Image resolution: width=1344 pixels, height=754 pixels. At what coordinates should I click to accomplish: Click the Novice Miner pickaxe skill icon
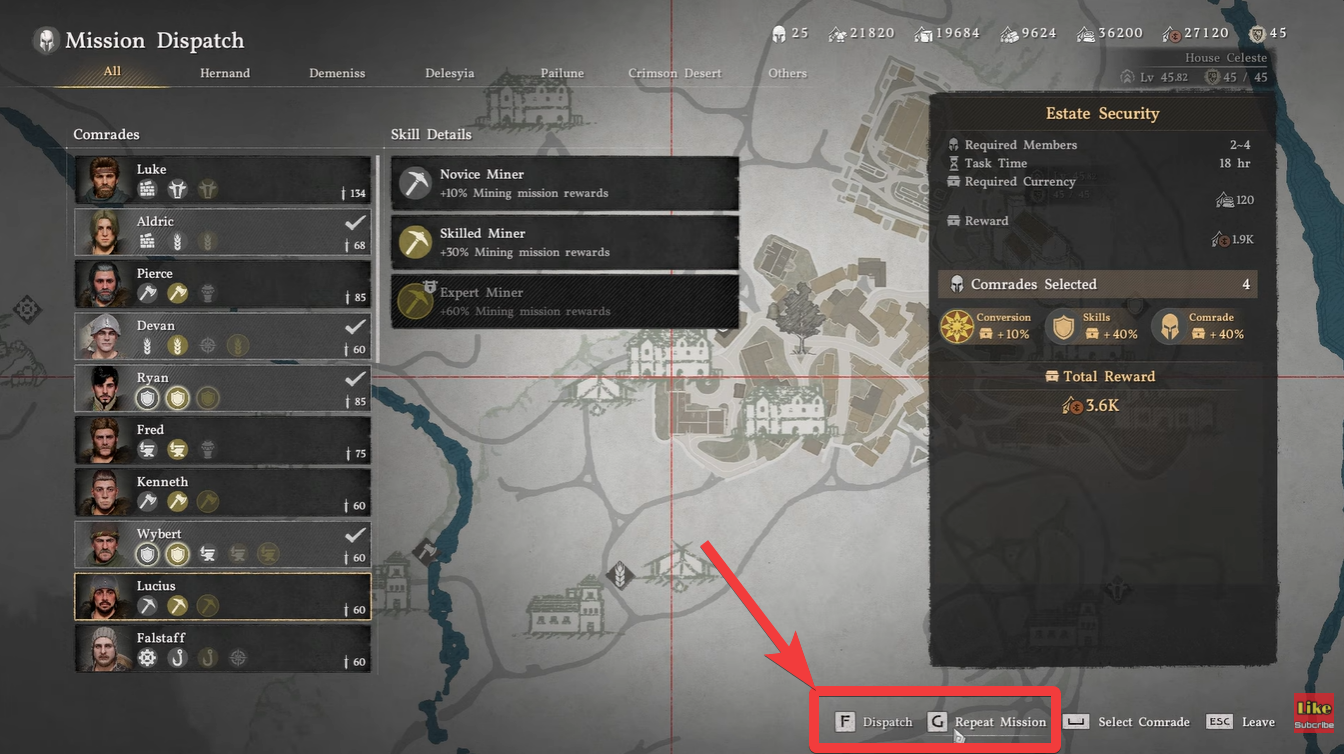[414, 181]
